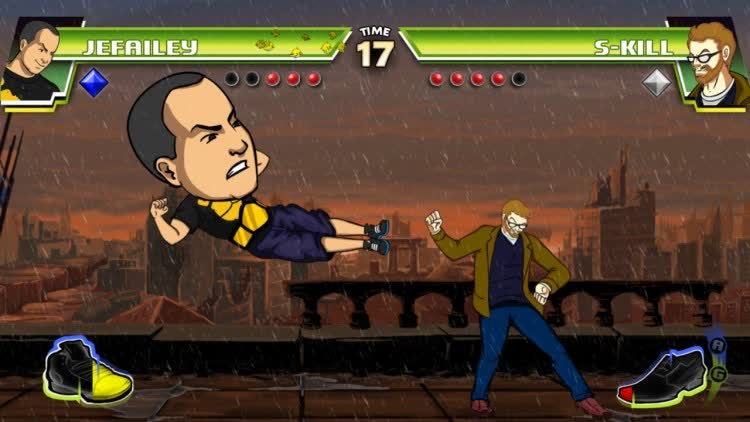Click the black dress shoe icon
Screen dimensions: 750x422
tap(662, 379)
